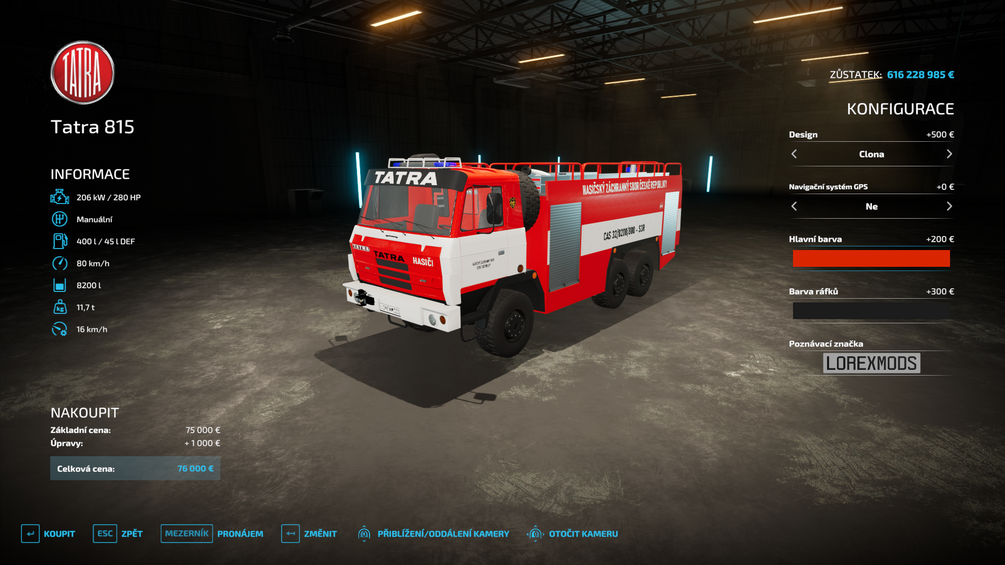Open the red Hlavní barva color swatch
The width and height of the screenshot is (1005, 565).
tap(871, 259)
